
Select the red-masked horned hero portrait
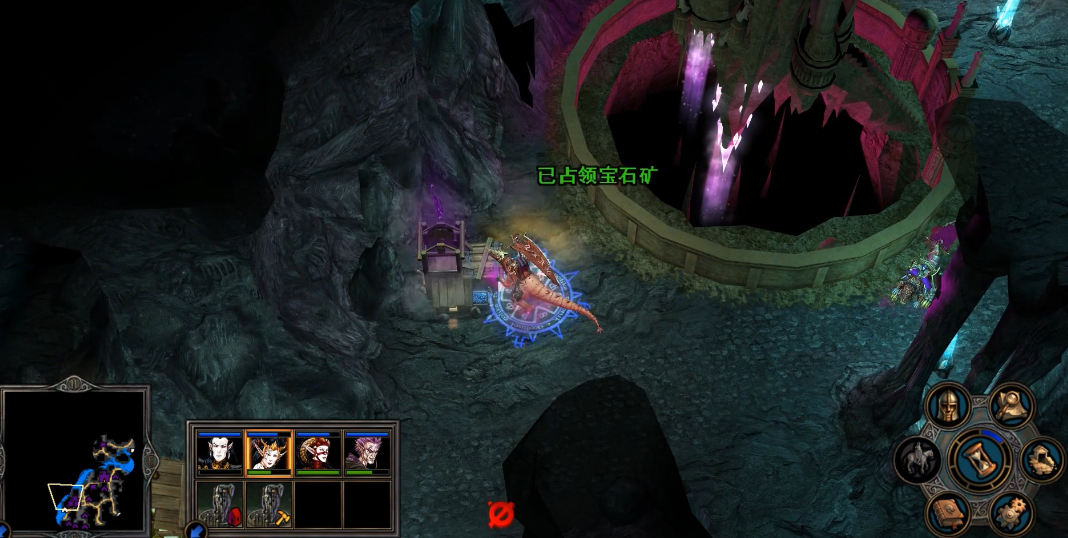pos(318,452)
